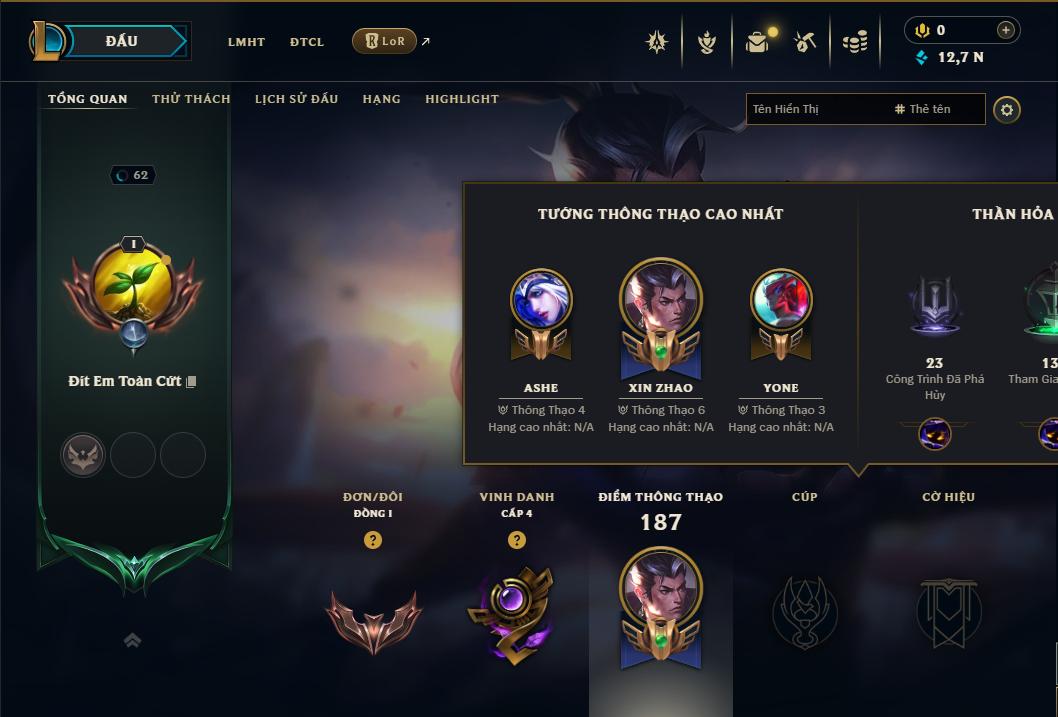The width and height of the screenshot is (1058, 717).
Task: Select Ashe mastery champion portrait
Action: pyautogui.click(x=541, y=300)
